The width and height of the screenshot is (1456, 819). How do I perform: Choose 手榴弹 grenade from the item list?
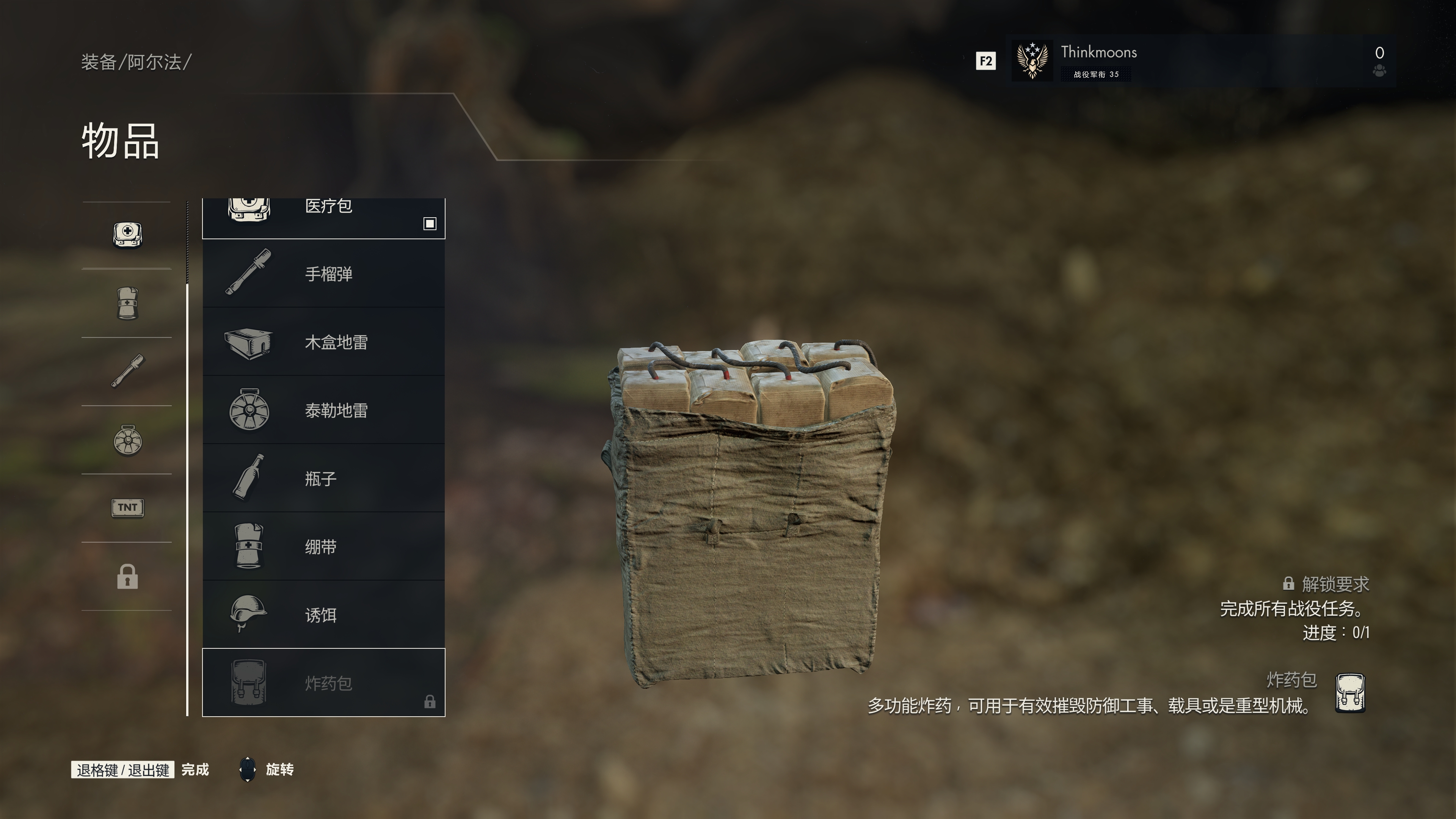323,273
